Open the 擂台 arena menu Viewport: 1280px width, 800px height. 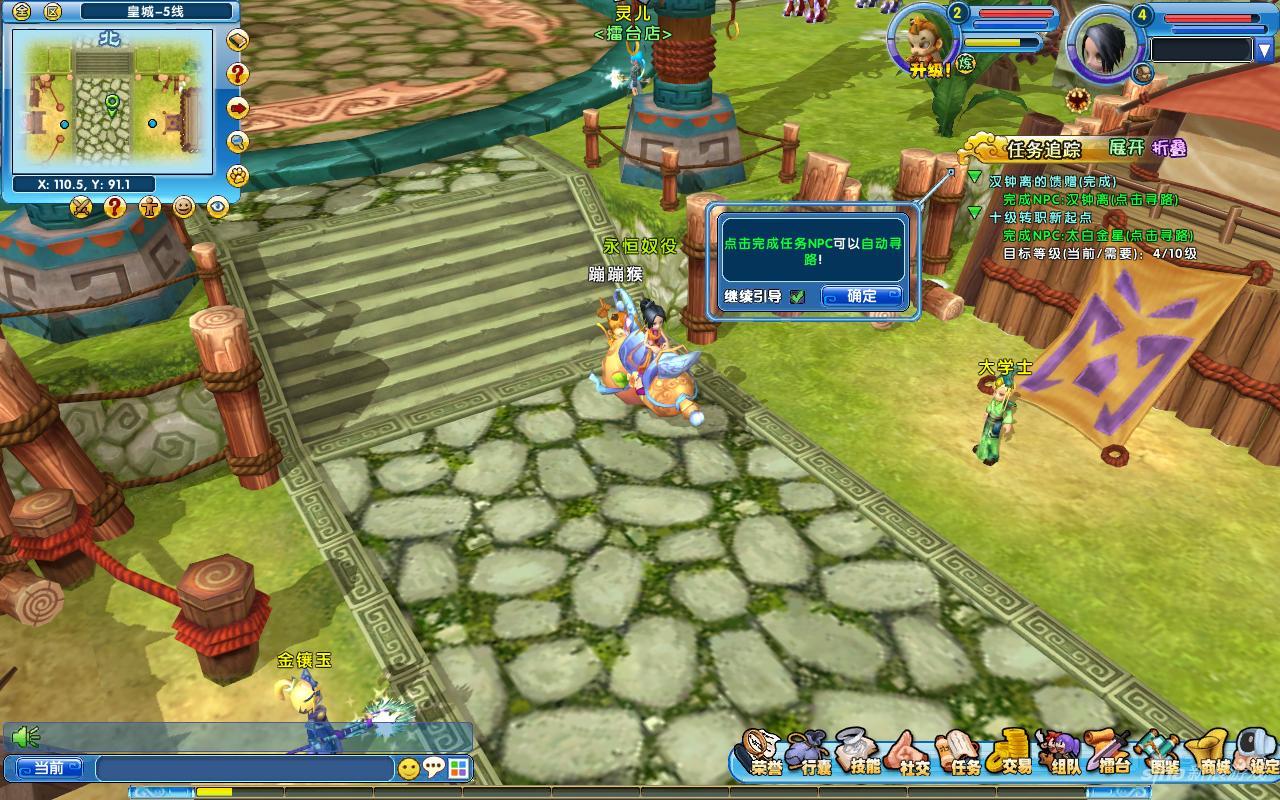(1114, 755)
